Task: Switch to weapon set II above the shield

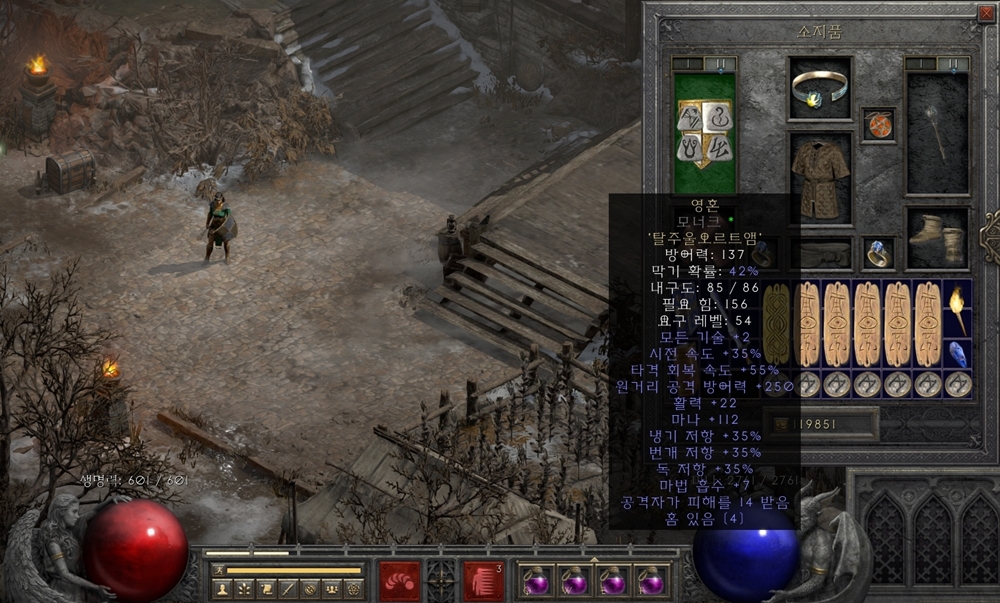Action: (x=721, y=64)
